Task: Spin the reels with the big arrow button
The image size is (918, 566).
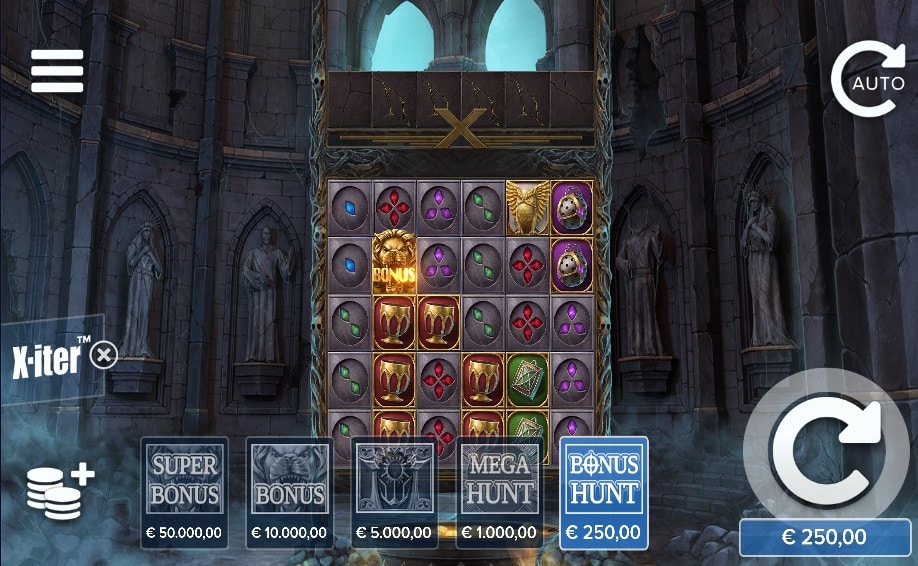Action: point(826,450)
